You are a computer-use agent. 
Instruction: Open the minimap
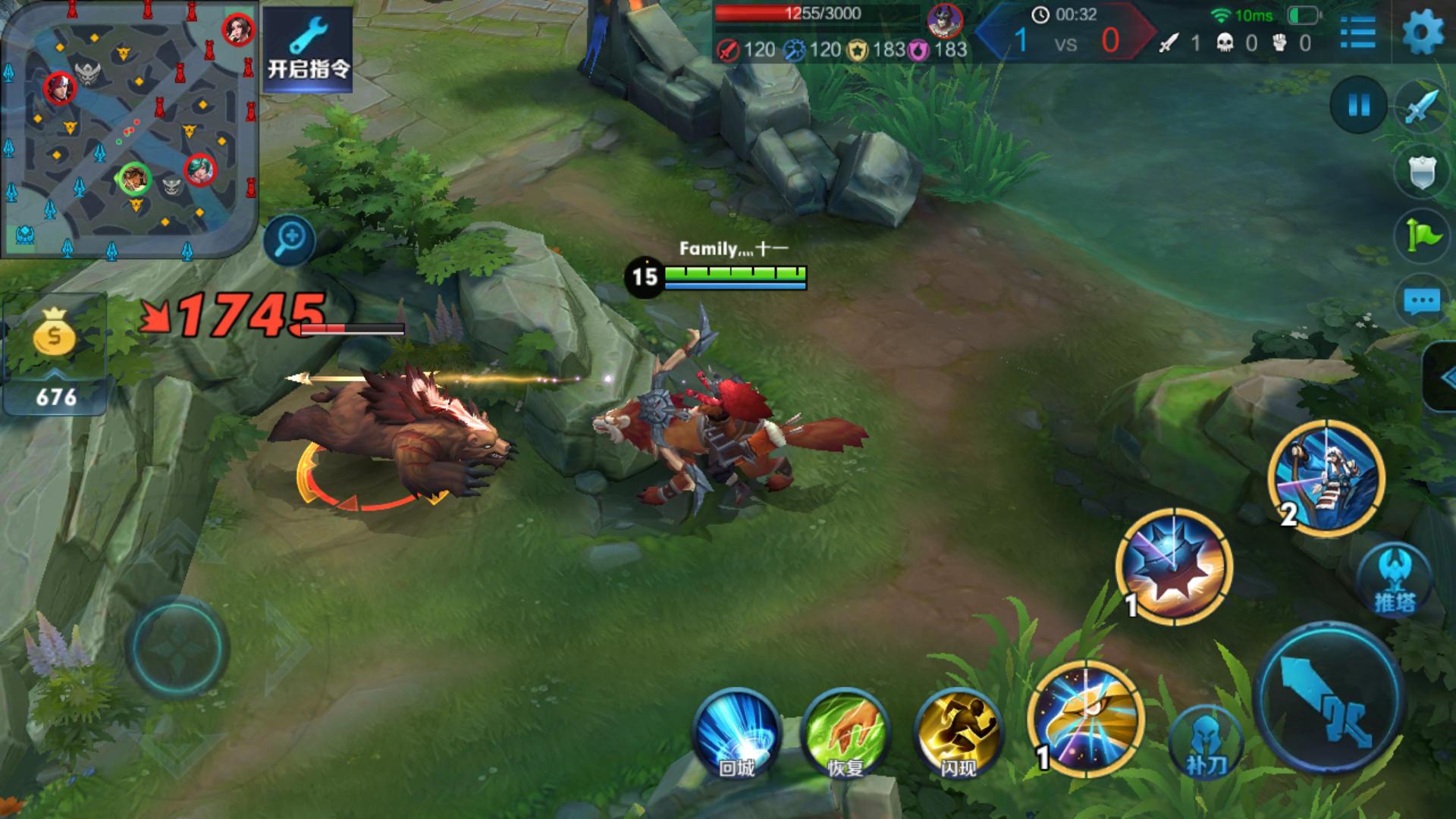click(129, 129)
